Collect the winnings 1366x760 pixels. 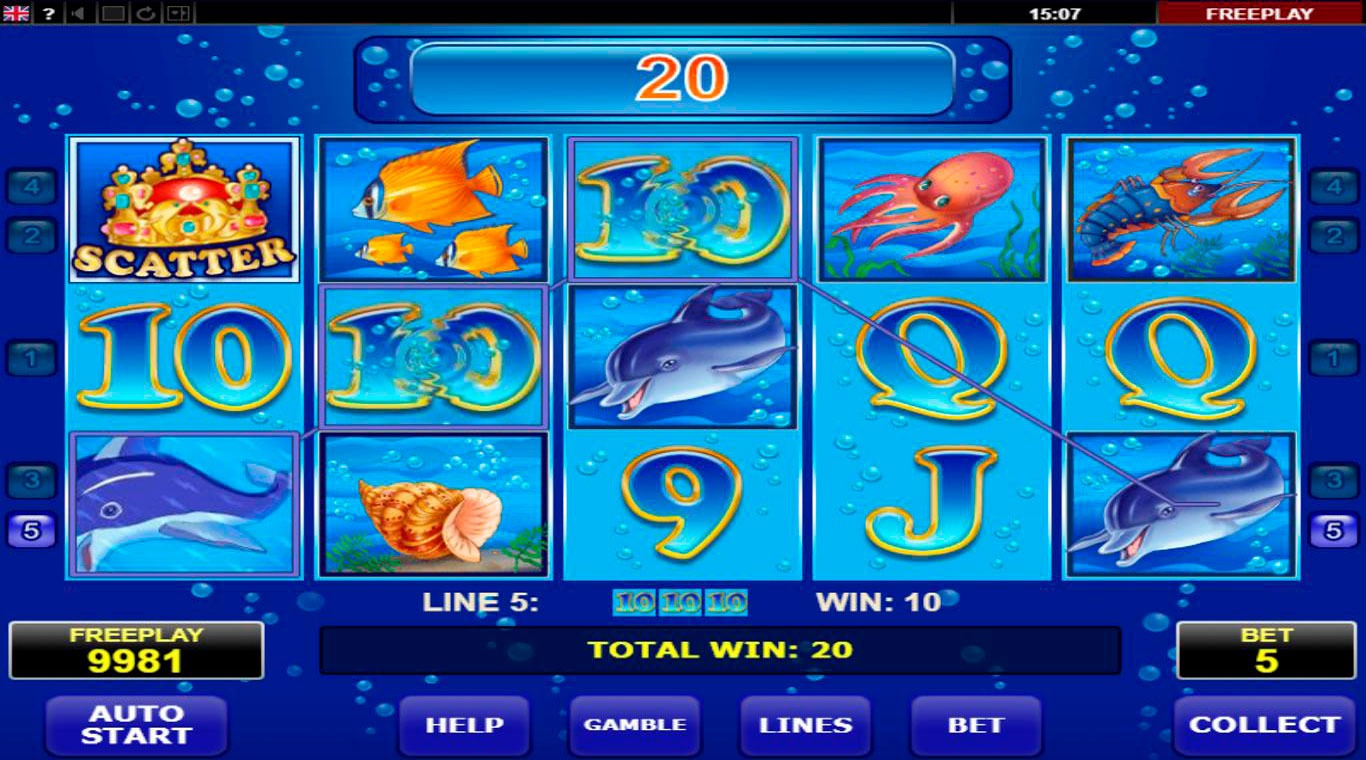1264,725
